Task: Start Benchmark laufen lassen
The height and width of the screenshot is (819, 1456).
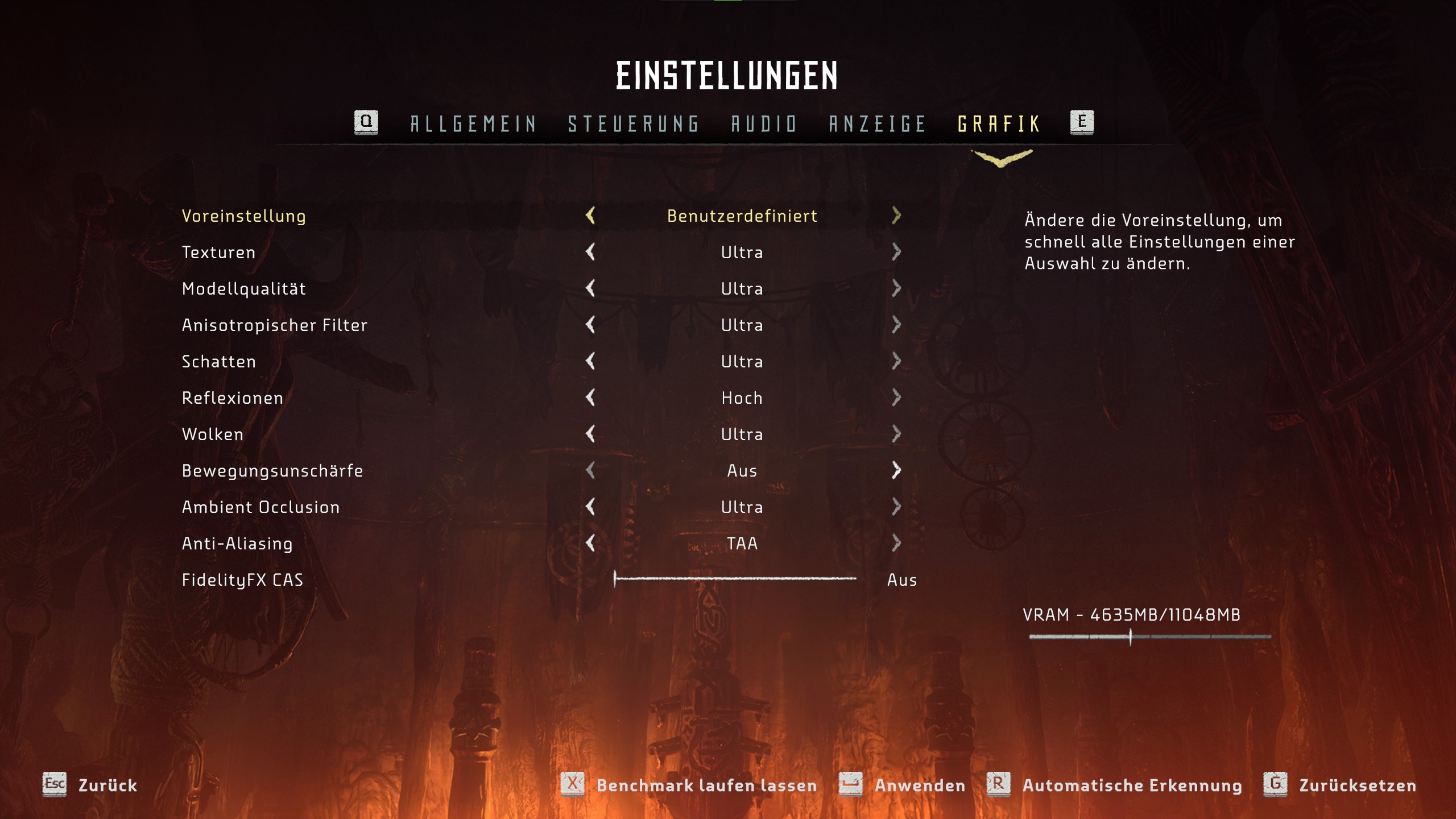Action: 689,785
